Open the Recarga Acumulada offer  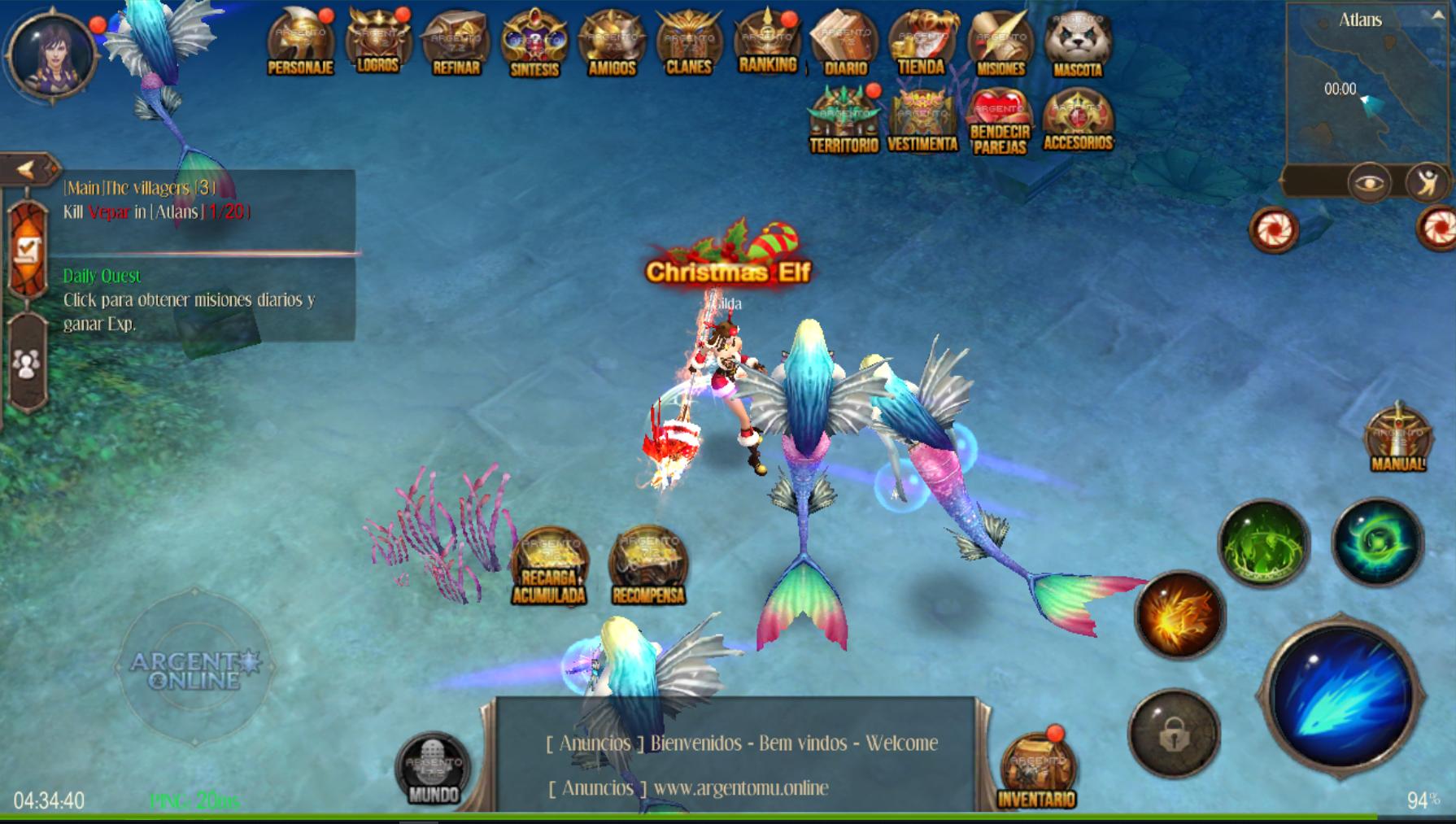click(549, 566)
